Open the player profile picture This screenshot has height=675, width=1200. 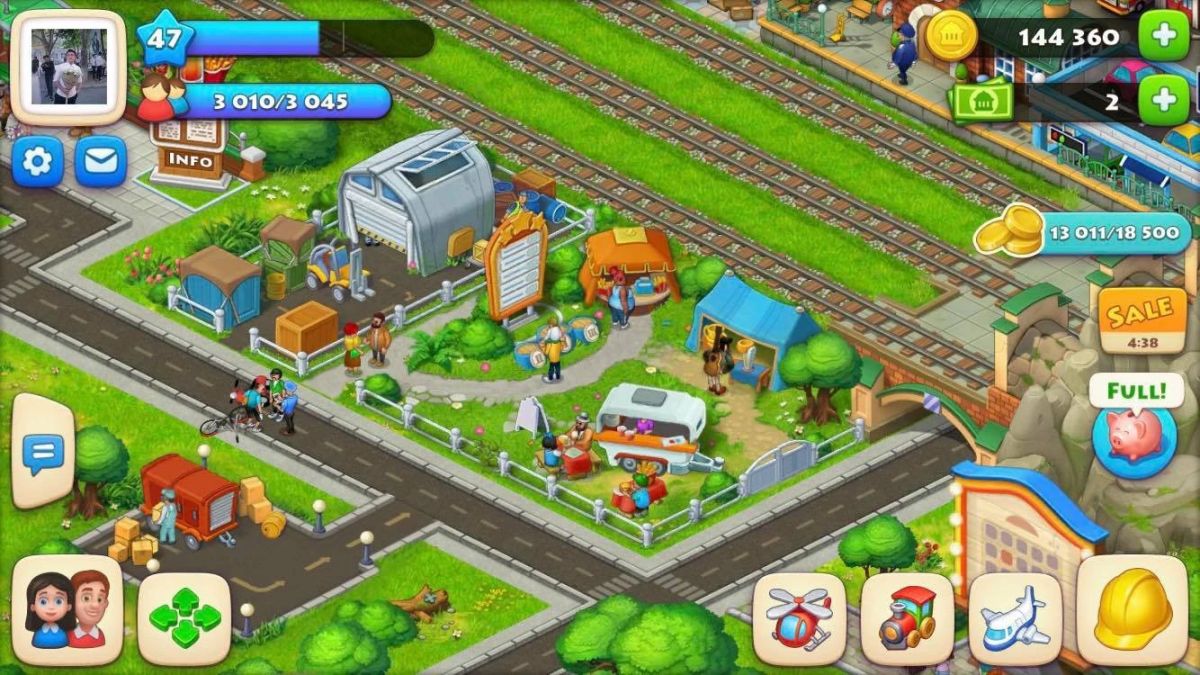68,67
